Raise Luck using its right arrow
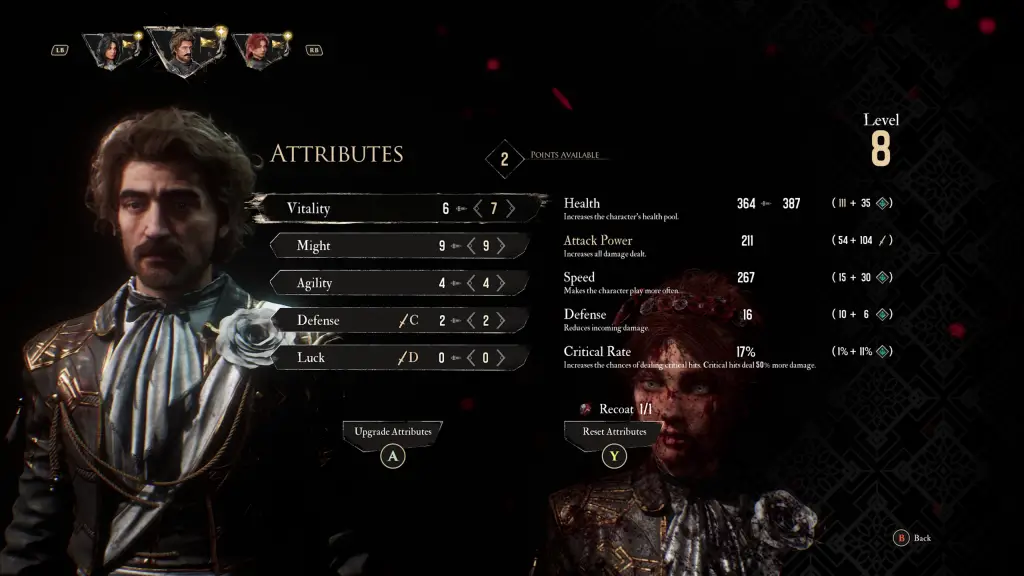The width and height of the screenshot is (1024, 576). tap(501, 357)
